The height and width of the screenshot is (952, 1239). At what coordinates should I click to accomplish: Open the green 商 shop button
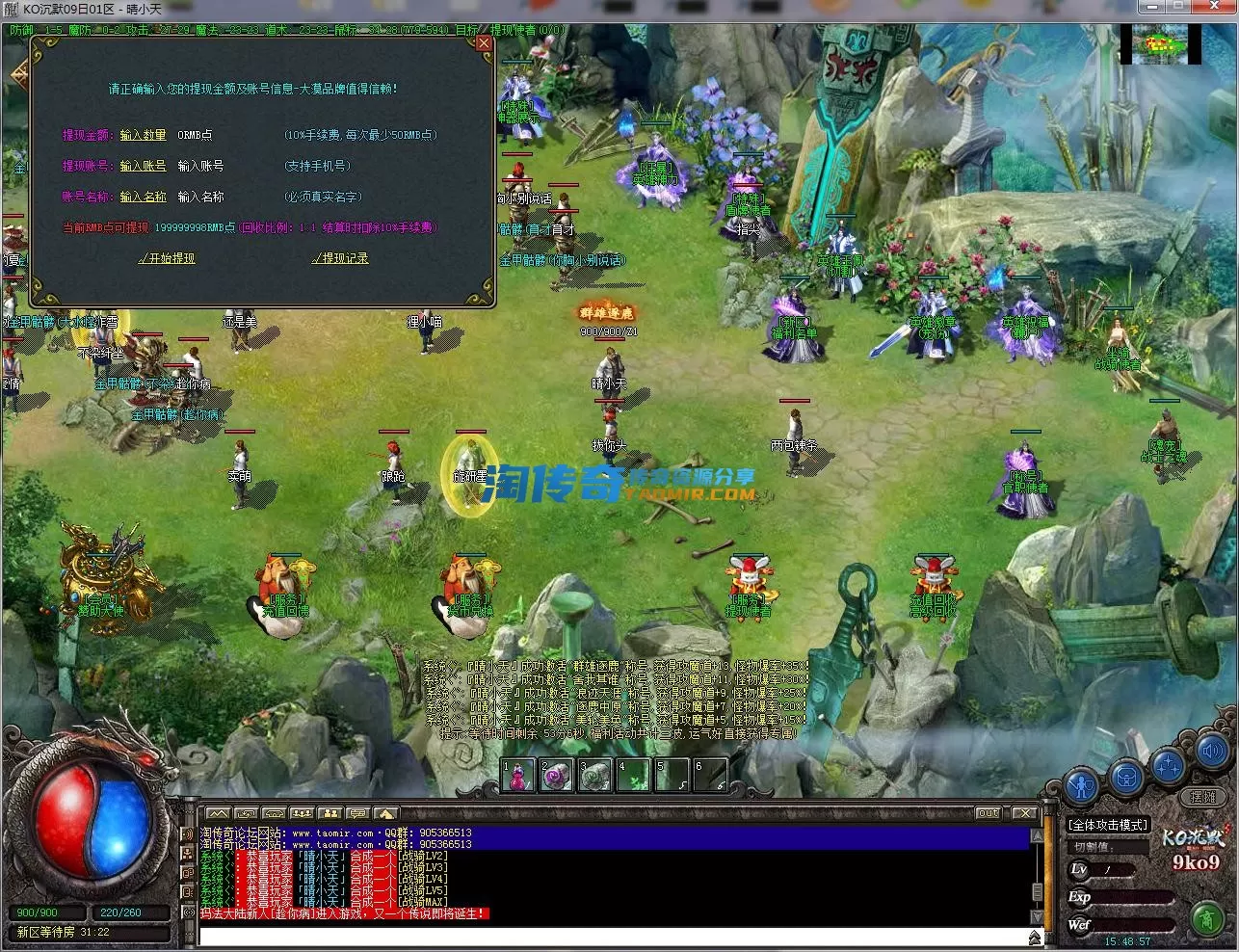pyautogui.click(x=1206, y=917)
